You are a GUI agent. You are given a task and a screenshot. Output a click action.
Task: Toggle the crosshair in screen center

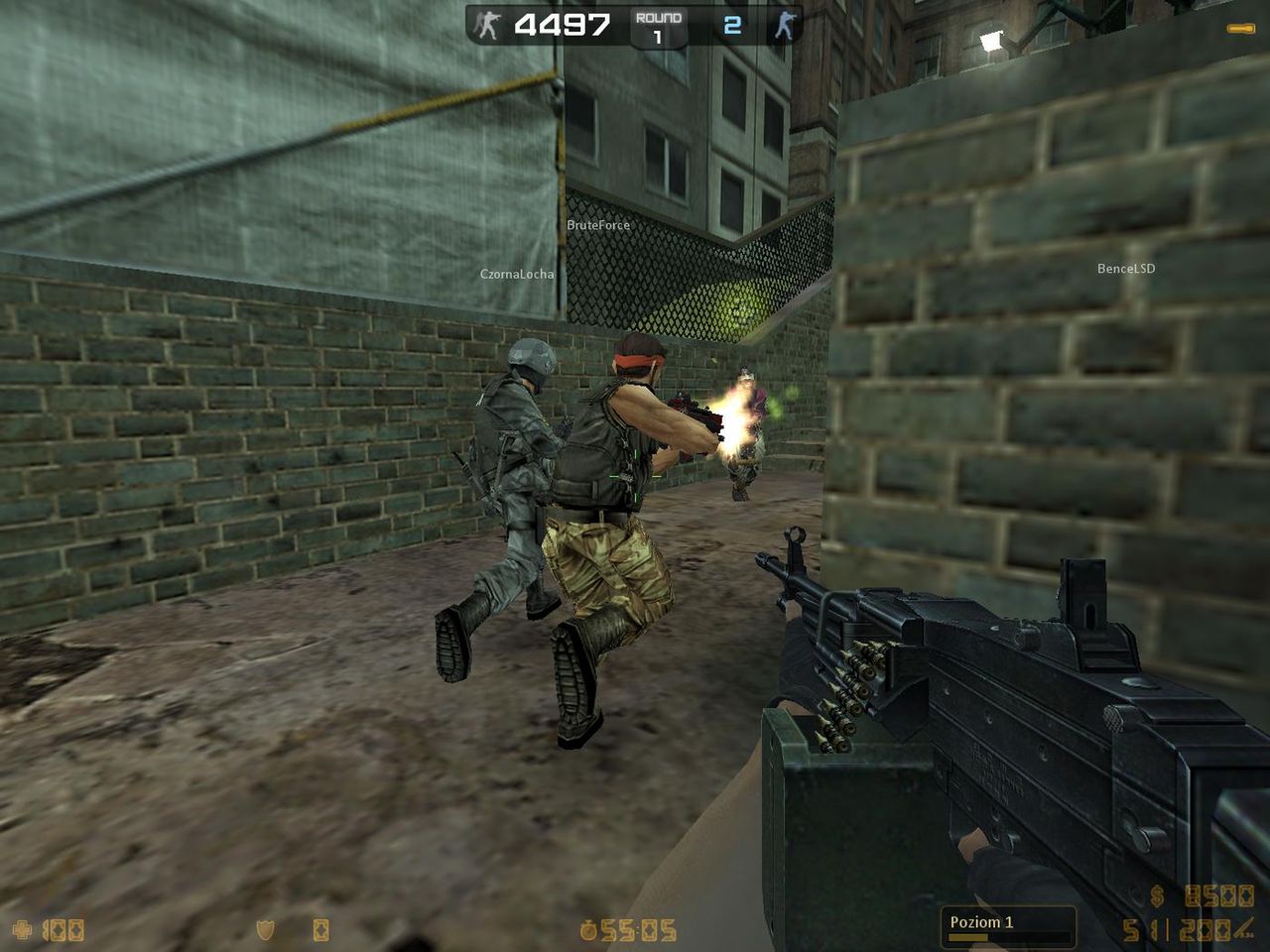pyautogui.click(x=635, y=476)
